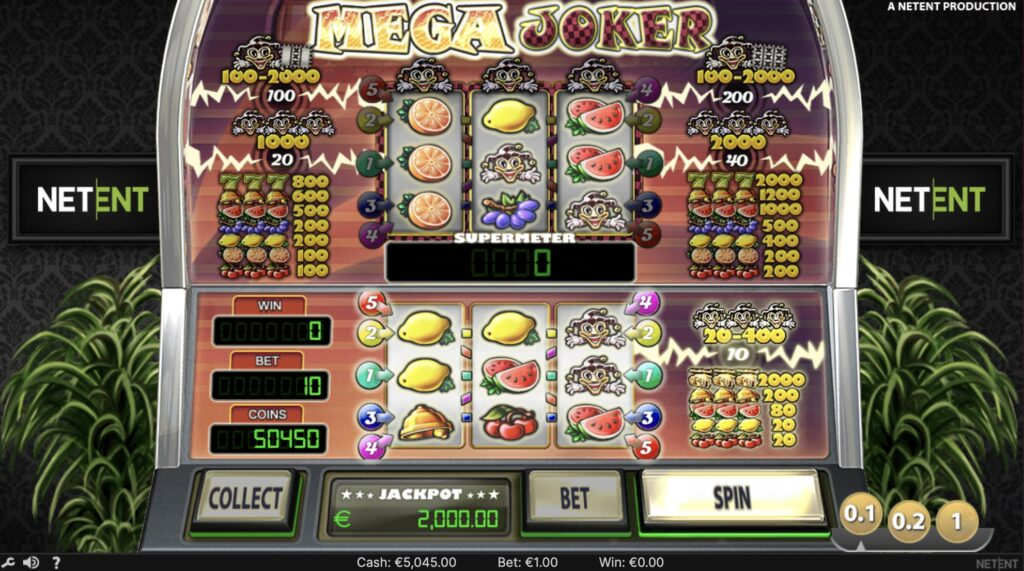The width and height of the screenshot is (1024, 571).
Task: Spin the reels with the SPIN button
Action: [733, 497]
